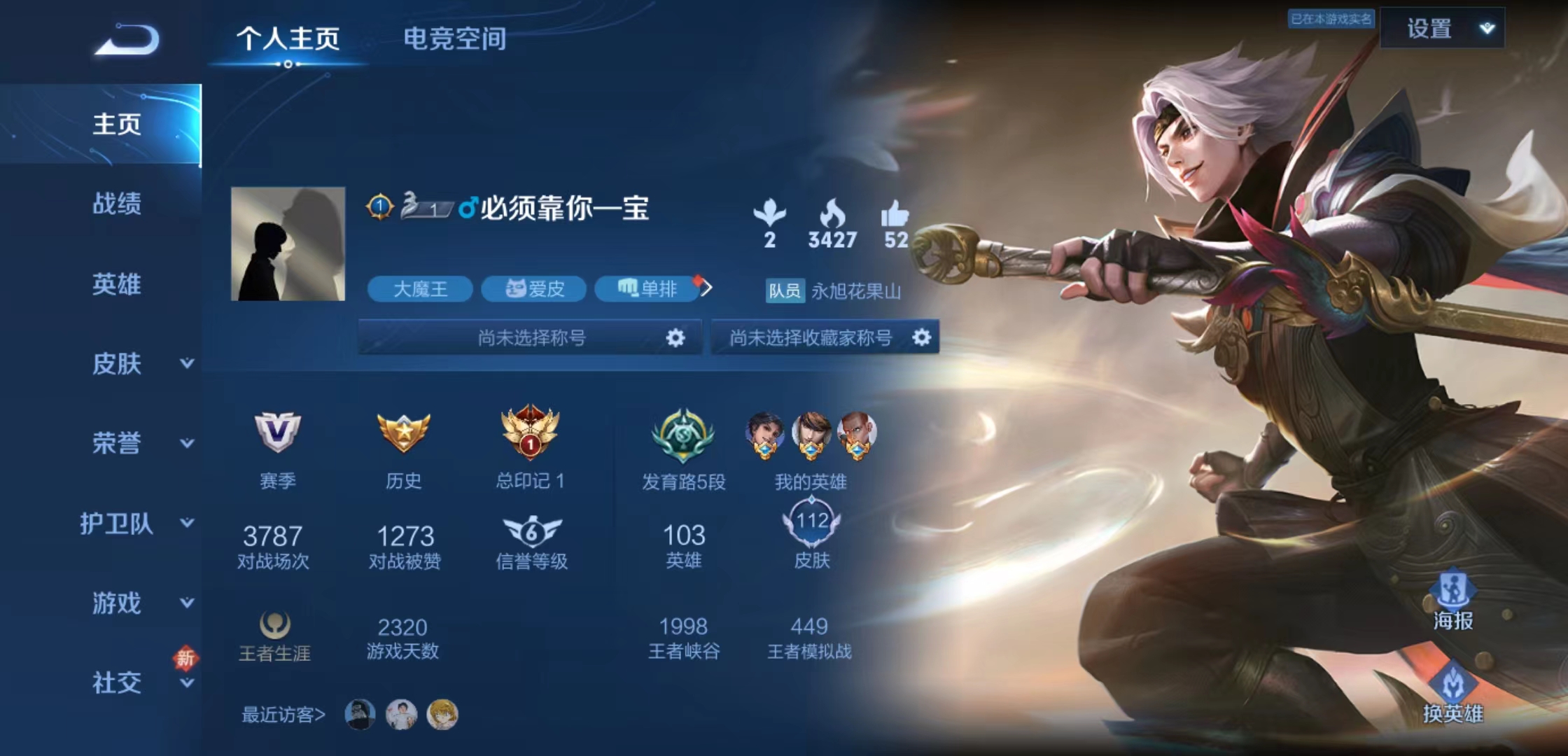
Task: Toggle the 大魔王 tag
Action: [x=421, y=289]
